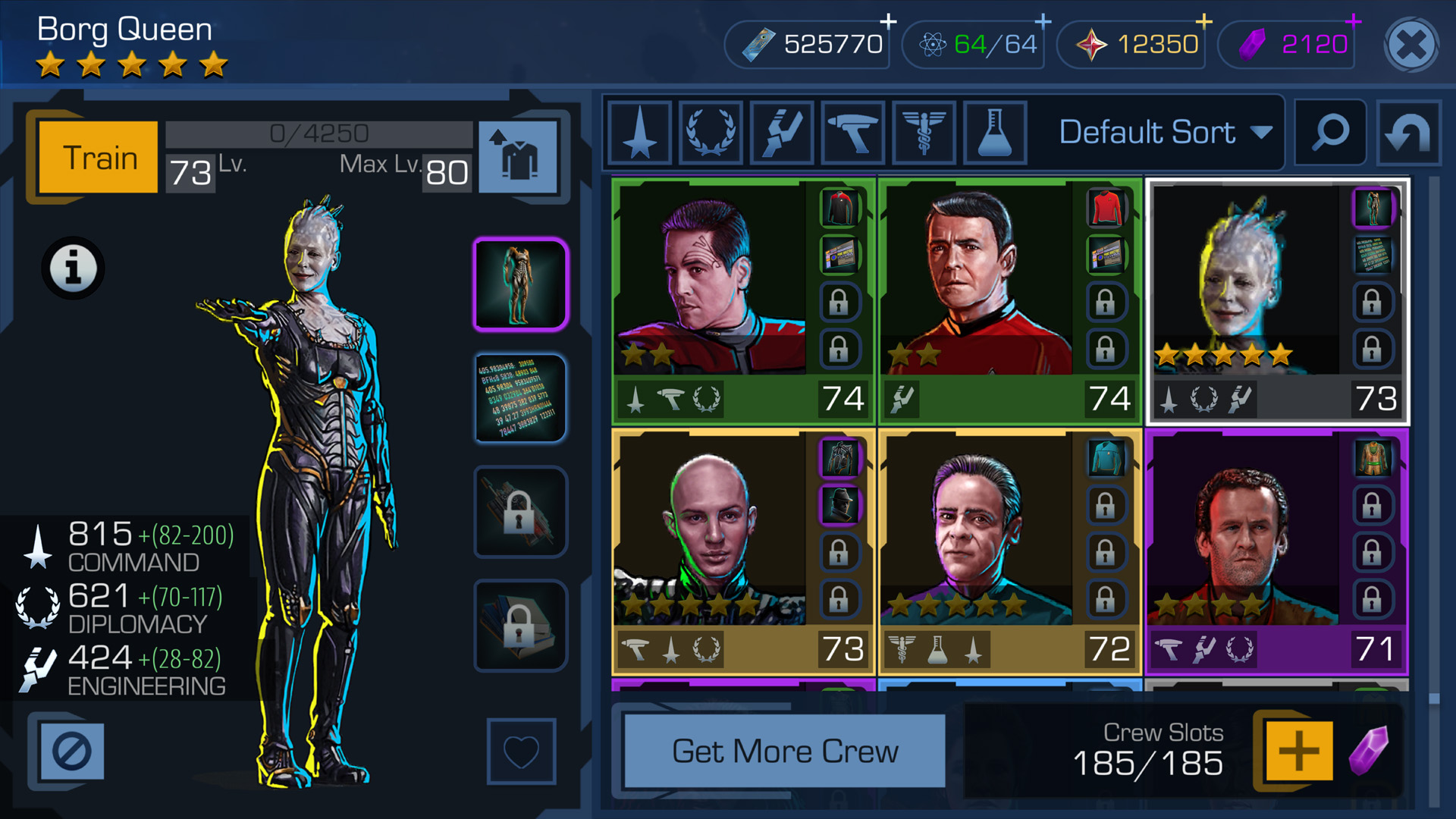Toggle the lock on the books equipment slot
This screenshot has height=819, width=1456.
pyautogui.click(x=521, y=625)
